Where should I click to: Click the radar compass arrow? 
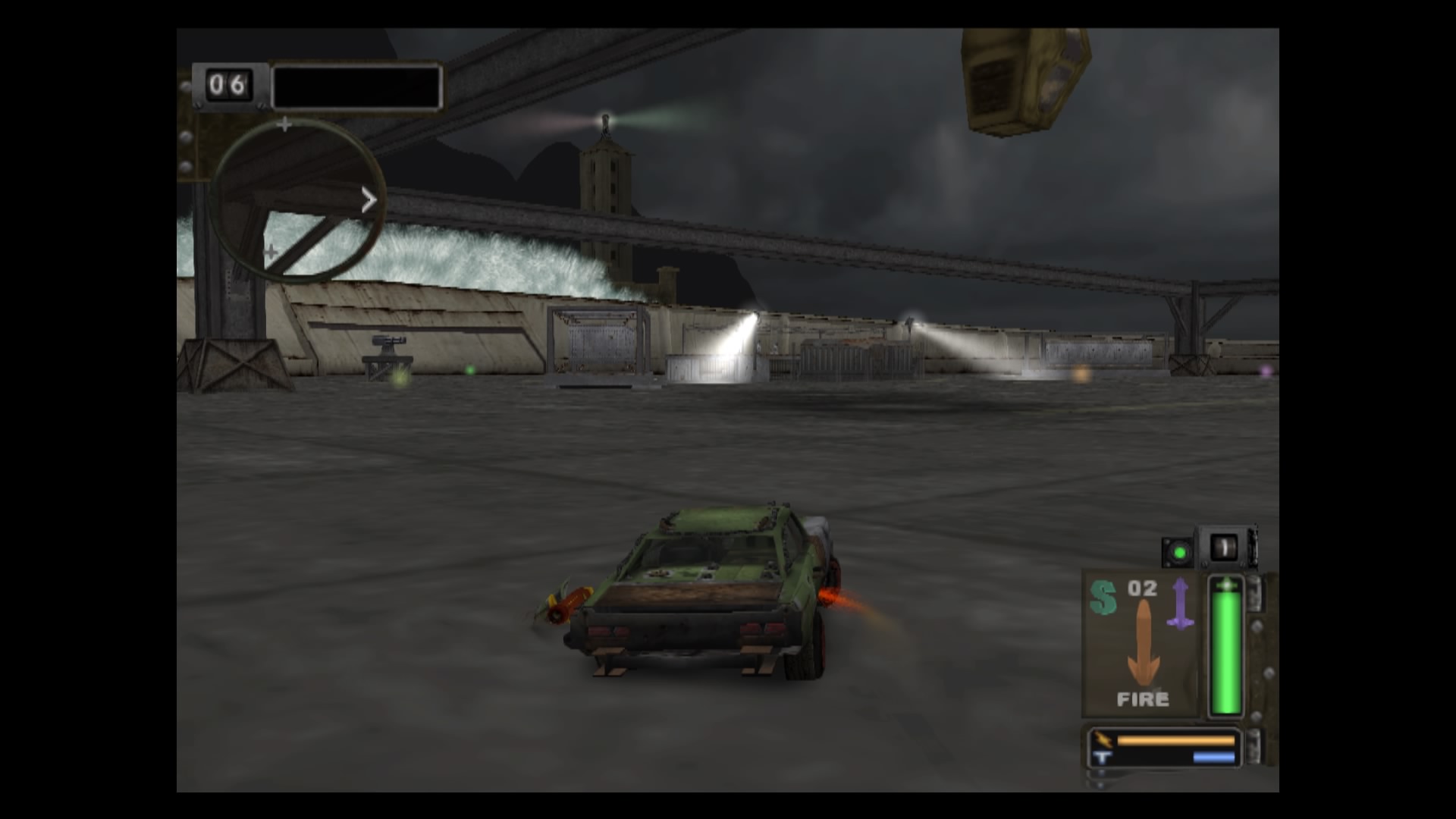(369, 199)
